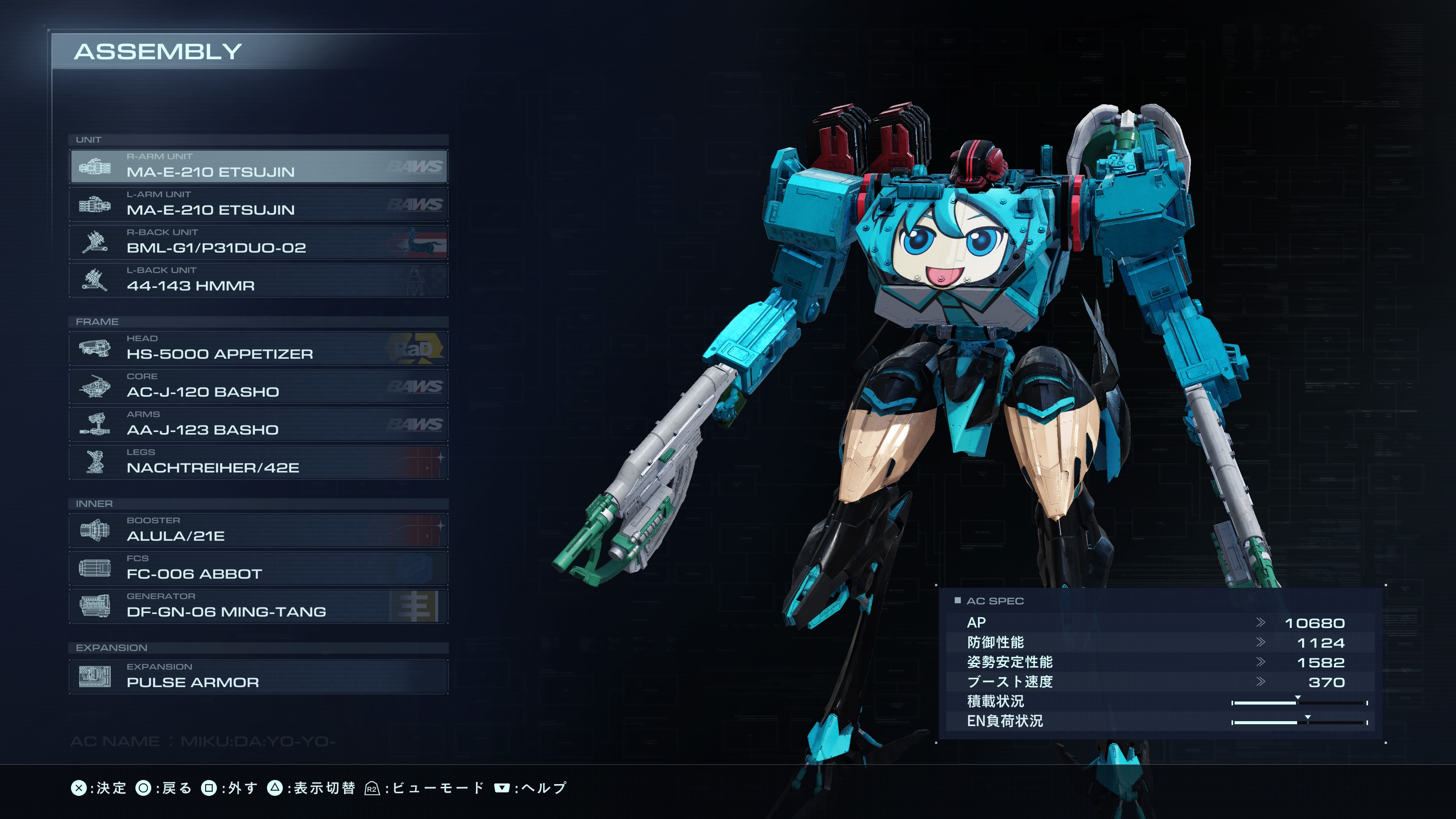Select the BOOSTER ALULA/21E slot
1456x819 pixels.
[259, 530]
